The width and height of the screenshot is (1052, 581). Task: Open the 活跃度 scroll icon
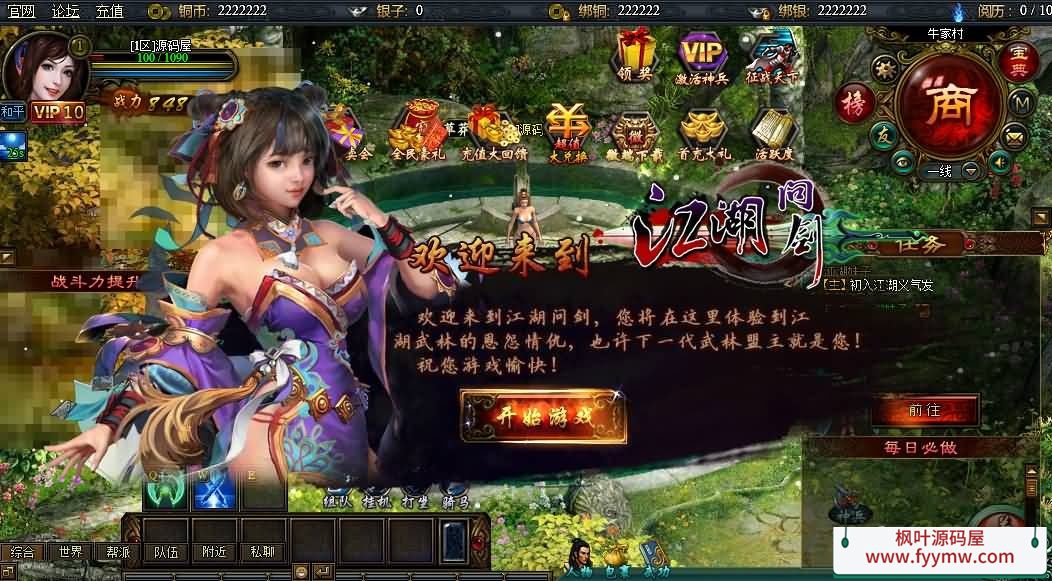point(772,133)
